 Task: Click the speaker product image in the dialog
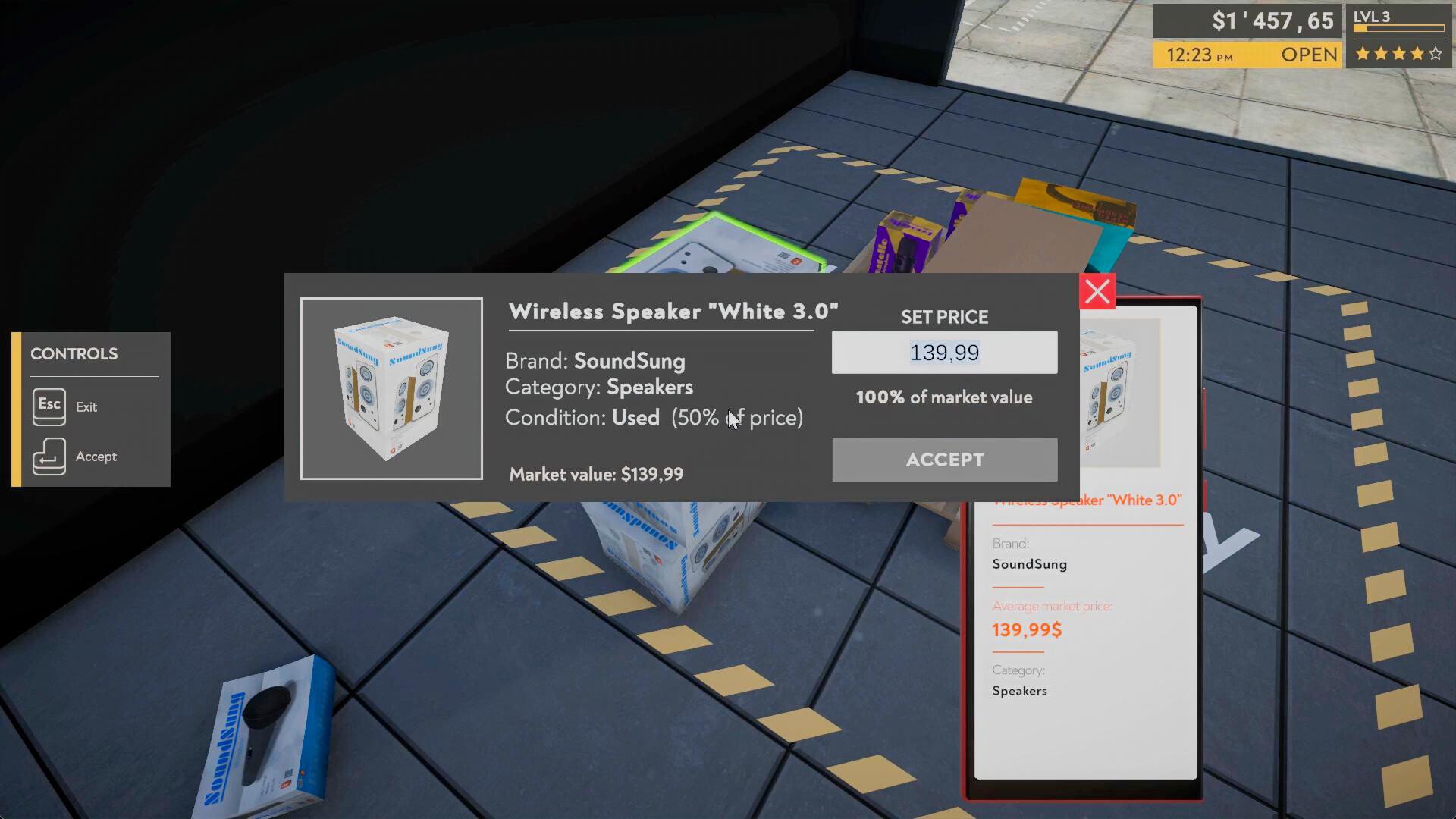point(391,388)
